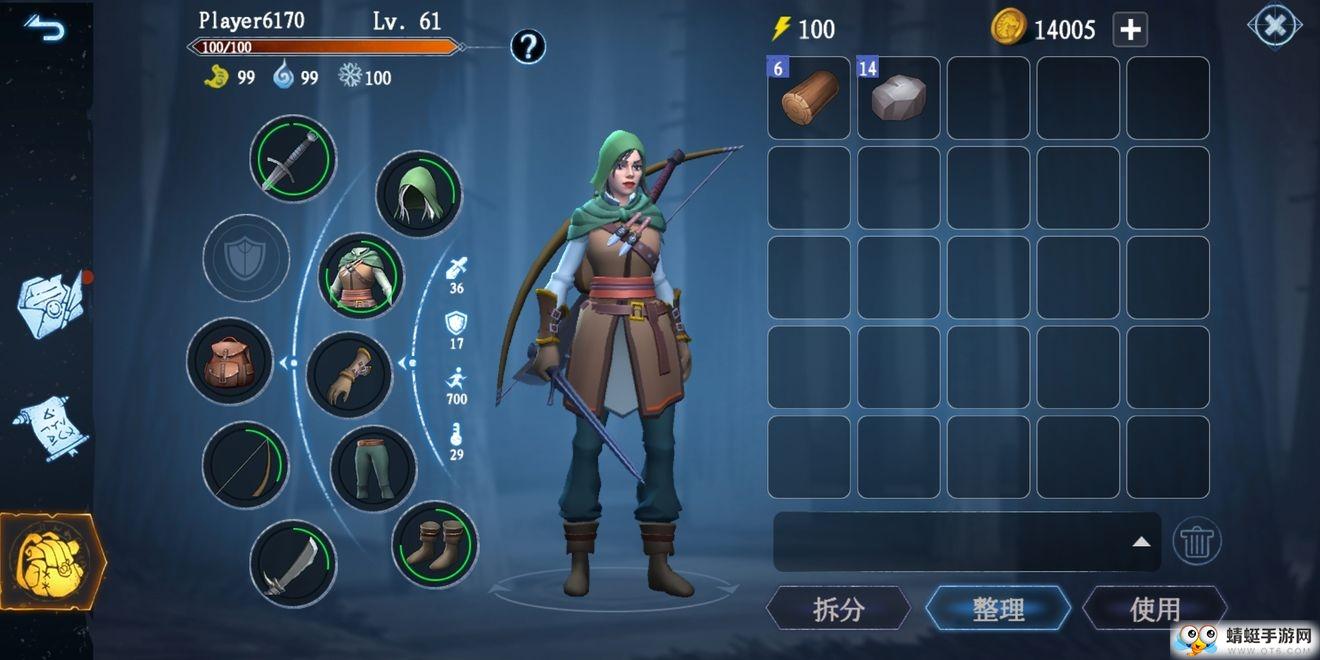
Task: Choose the green tunic armor slot
Action: tap(361, 276)
